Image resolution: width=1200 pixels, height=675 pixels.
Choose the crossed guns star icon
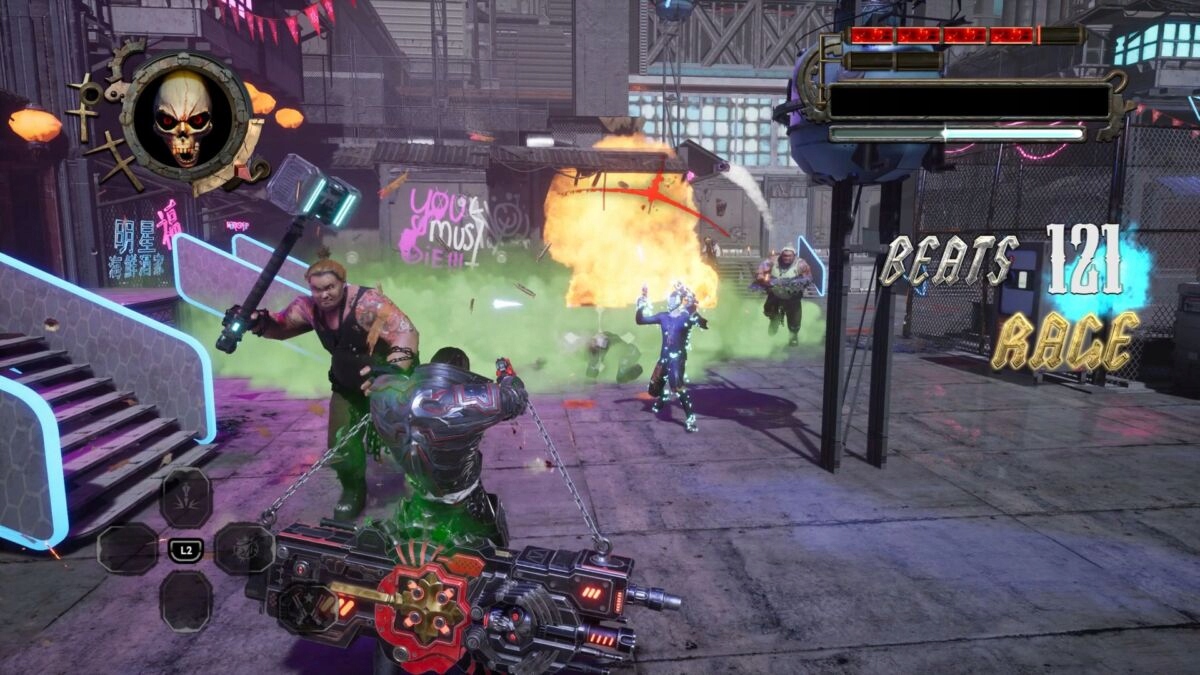pyautogui.click(x=306, y=606)
